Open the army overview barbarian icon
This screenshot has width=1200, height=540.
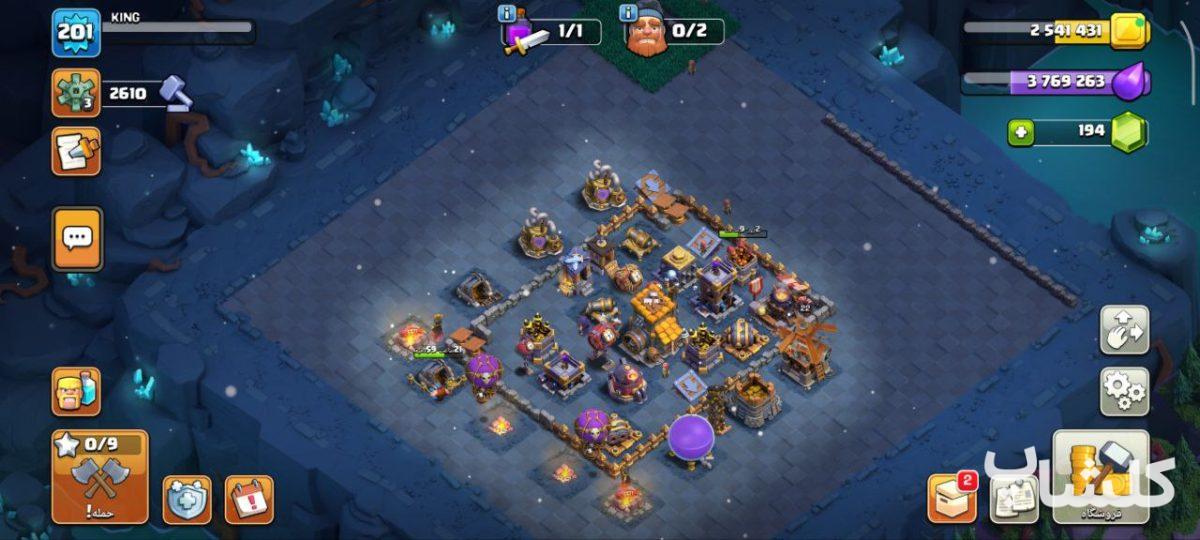[x=77, y=391]
